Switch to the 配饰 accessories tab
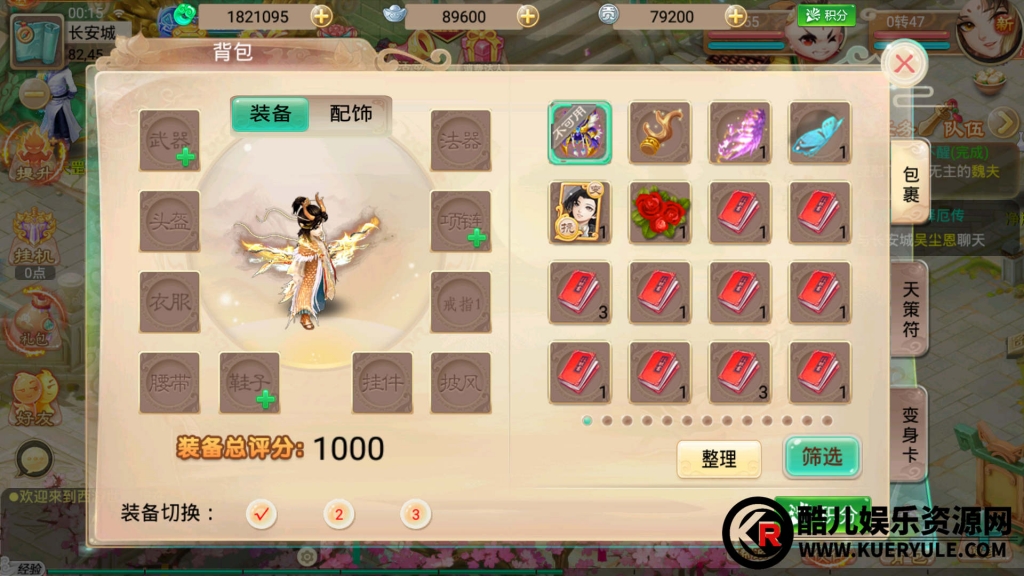Image resolution: width=1024 pixels, height=576 pixels. click(350, 114)
